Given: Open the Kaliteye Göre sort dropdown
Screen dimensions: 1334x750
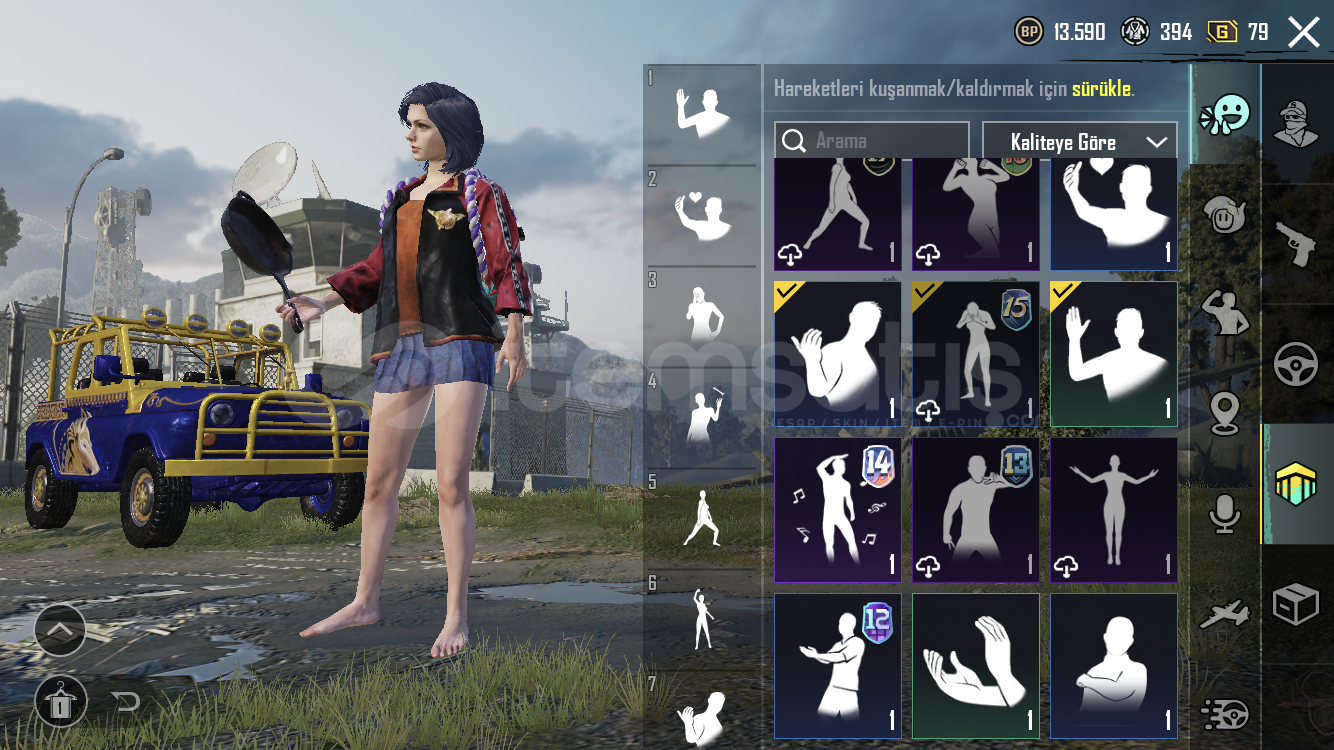Looking at the screenshot, I should click(x=1079, y=142).
